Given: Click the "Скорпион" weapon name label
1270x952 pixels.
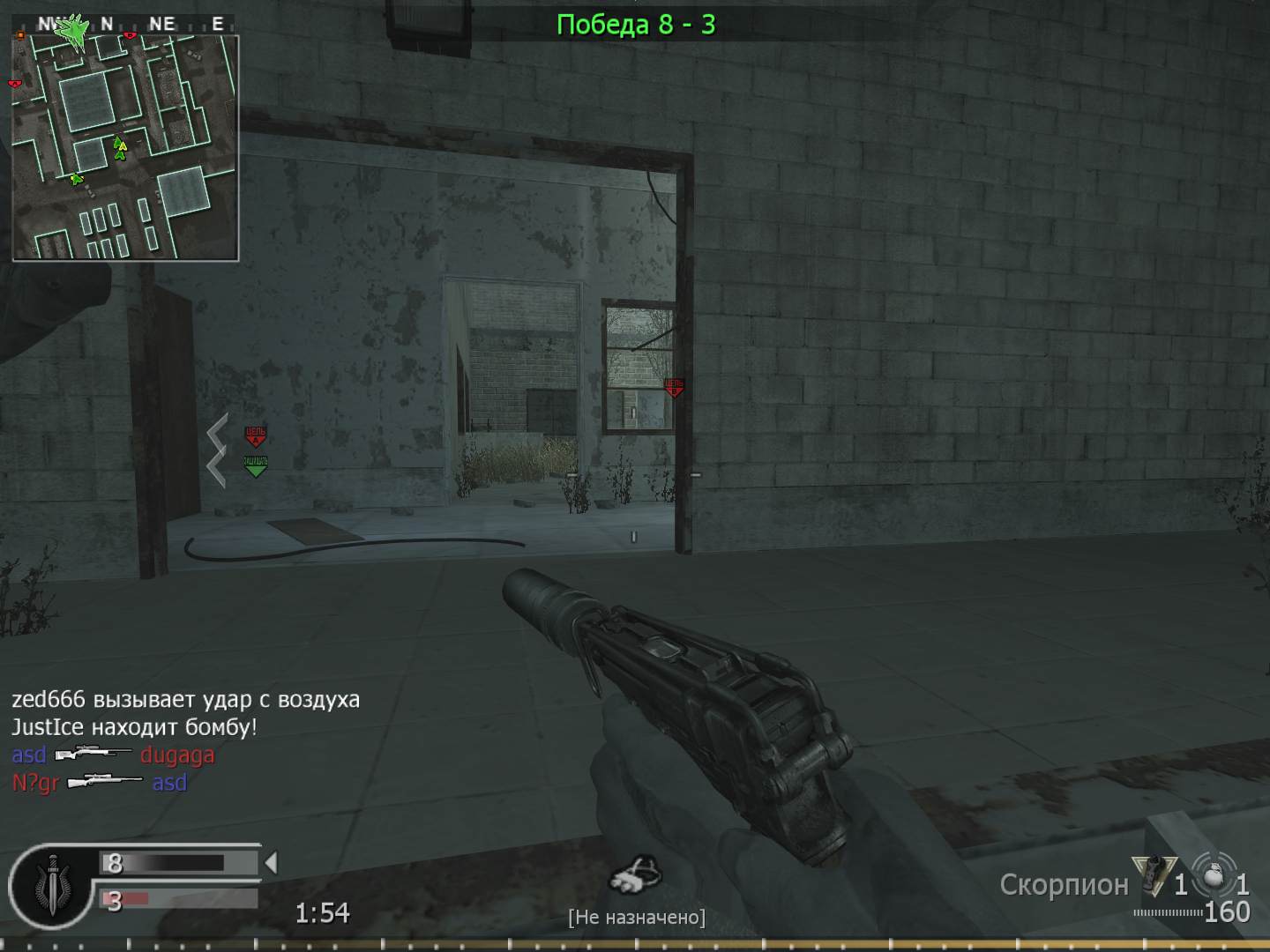Looking at the screenshot, I should 1063,884.
